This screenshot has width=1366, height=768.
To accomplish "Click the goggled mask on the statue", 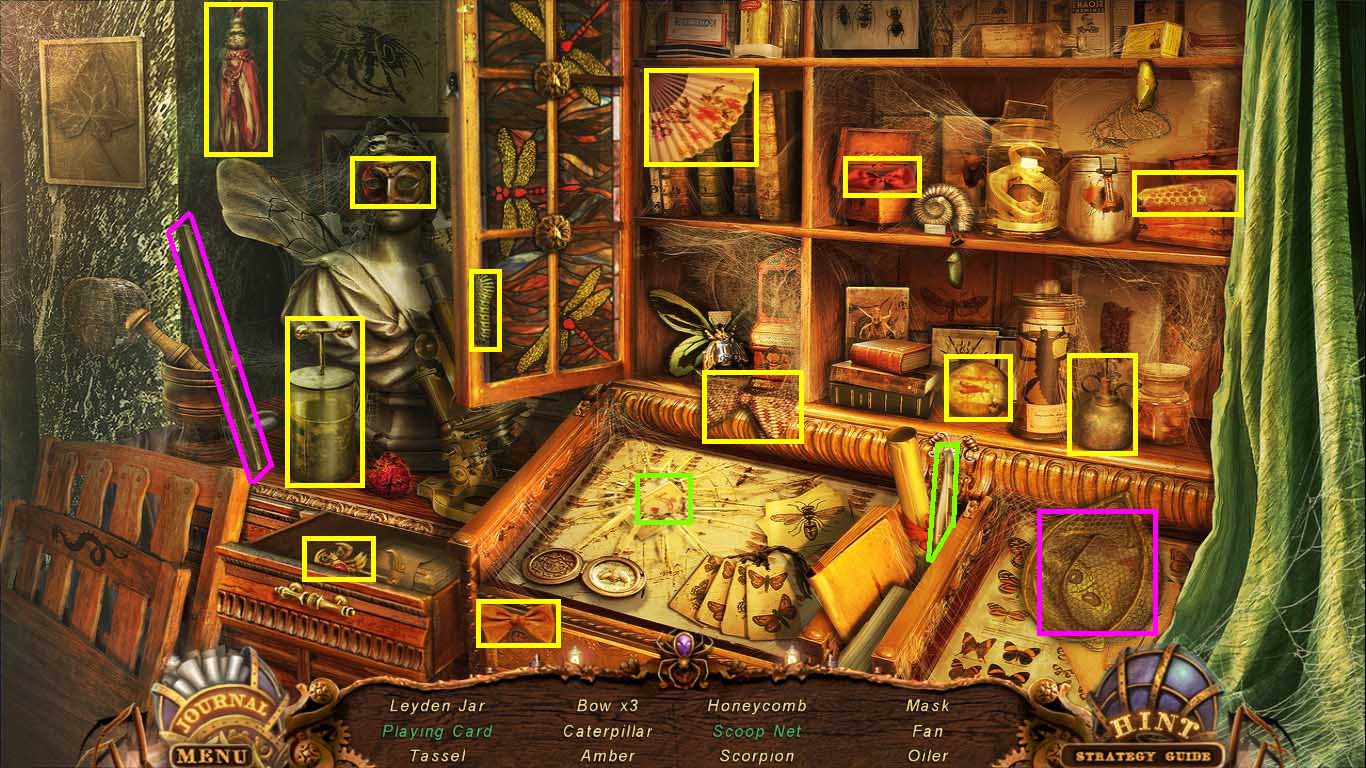I will tap(394, 182).
